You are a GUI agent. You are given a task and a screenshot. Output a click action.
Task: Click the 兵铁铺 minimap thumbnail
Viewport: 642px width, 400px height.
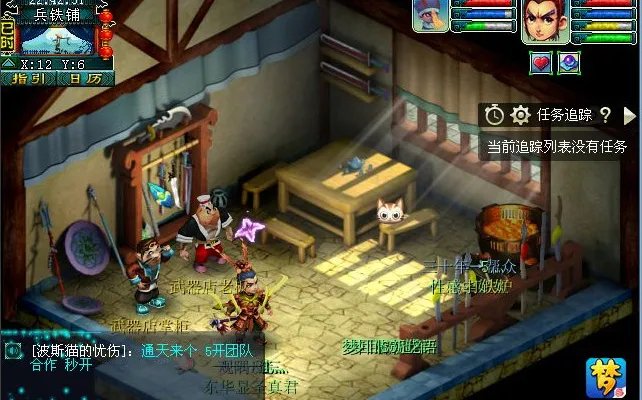(58, 39)
